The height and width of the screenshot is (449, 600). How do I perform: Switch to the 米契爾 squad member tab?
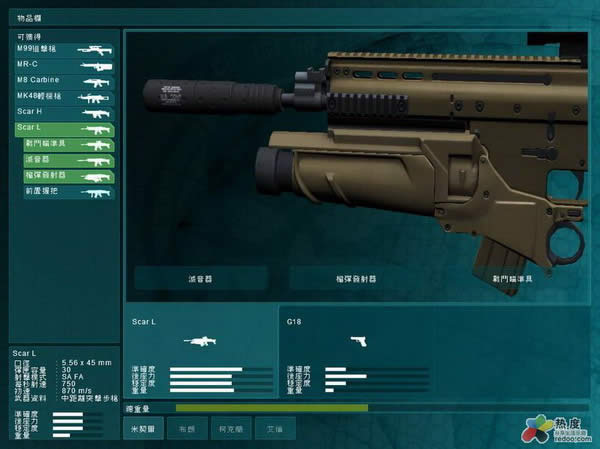[144, 428]
